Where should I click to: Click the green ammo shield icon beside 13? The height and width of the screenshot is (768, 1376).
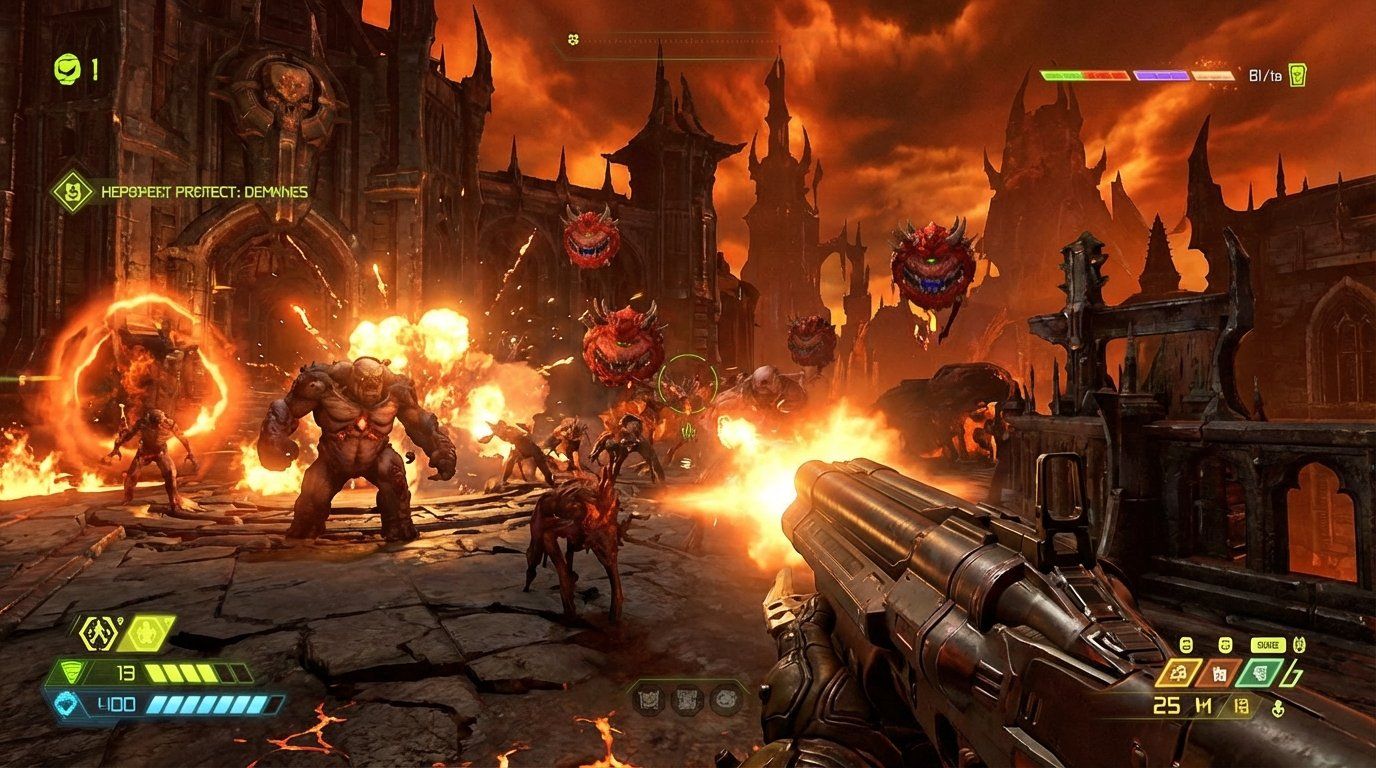click(x=73, y=671)
